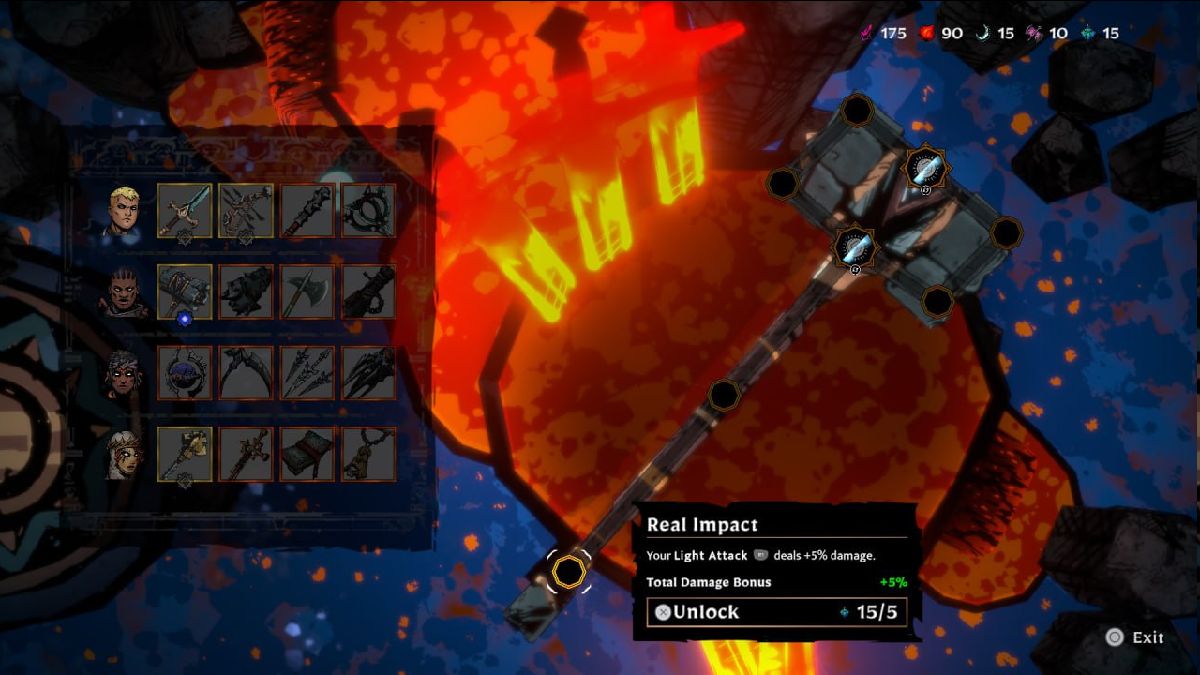1200x675 pixels.
Task: Select the single-bladed axe weapon slot
Action: [x=307, y=292]
